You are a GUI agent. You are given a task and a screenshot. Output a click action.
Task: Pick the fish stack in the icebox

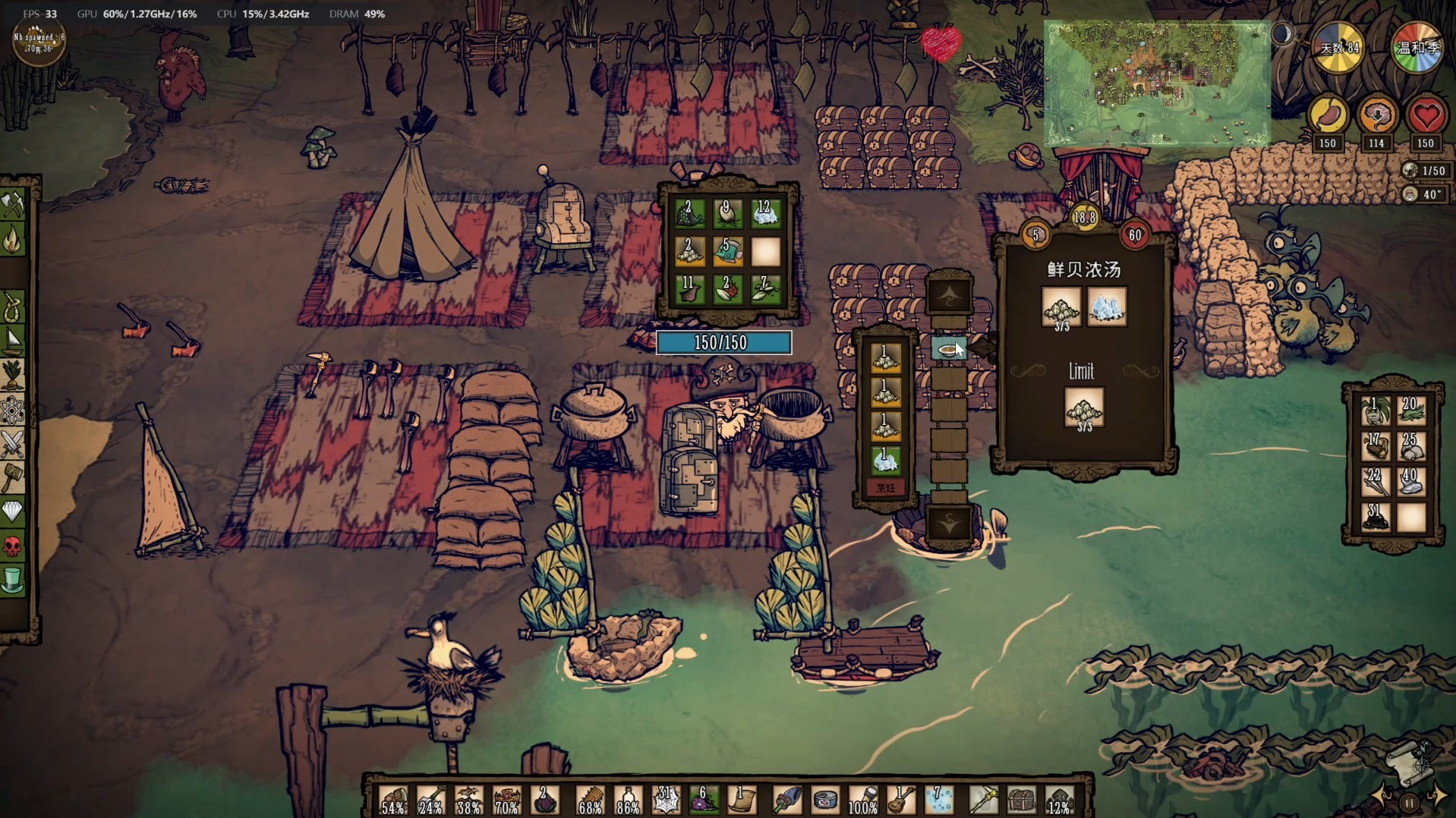coord(727,252)
